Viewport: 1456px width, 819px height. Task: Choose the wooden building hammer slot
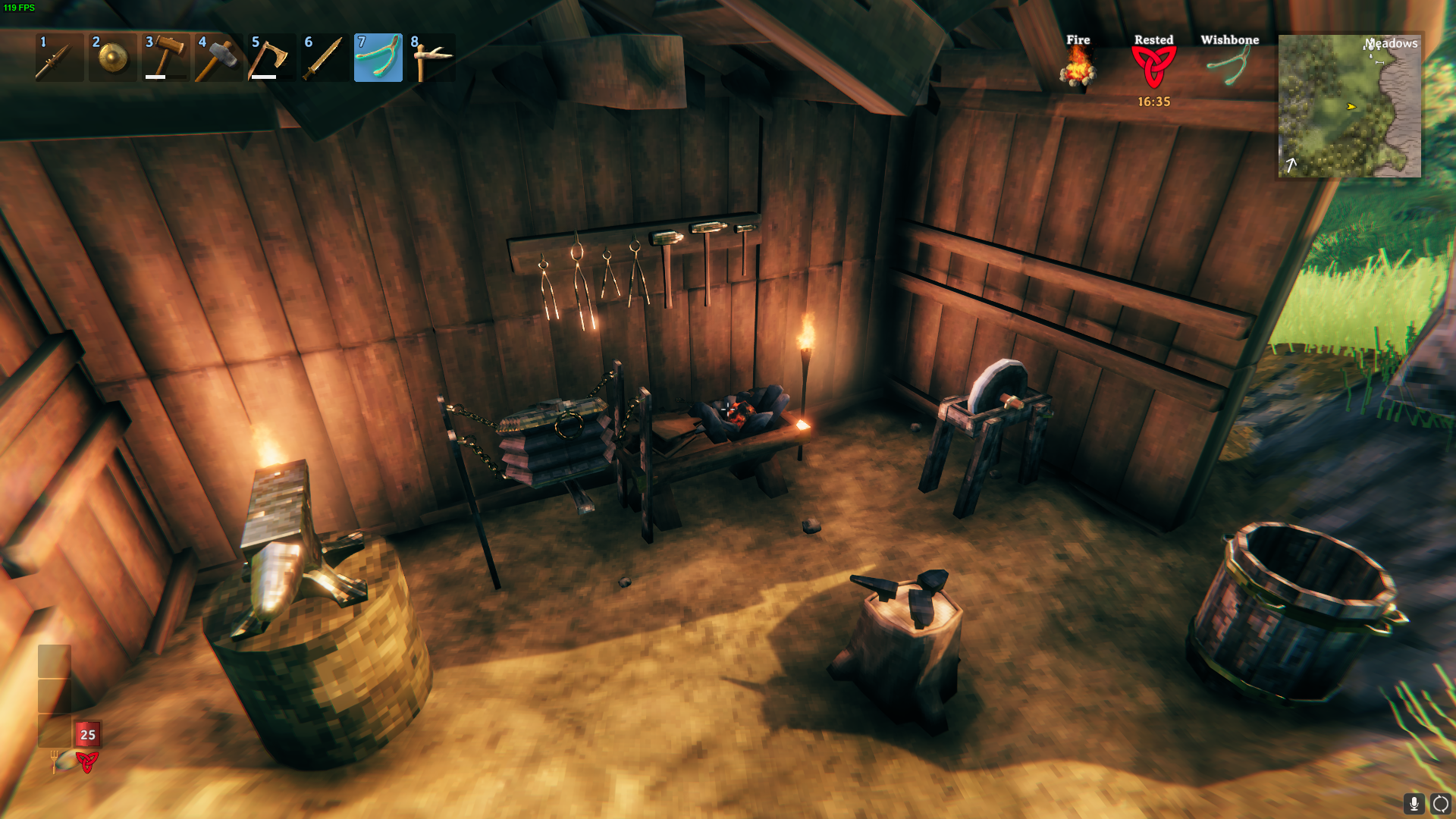coord(166,58)
